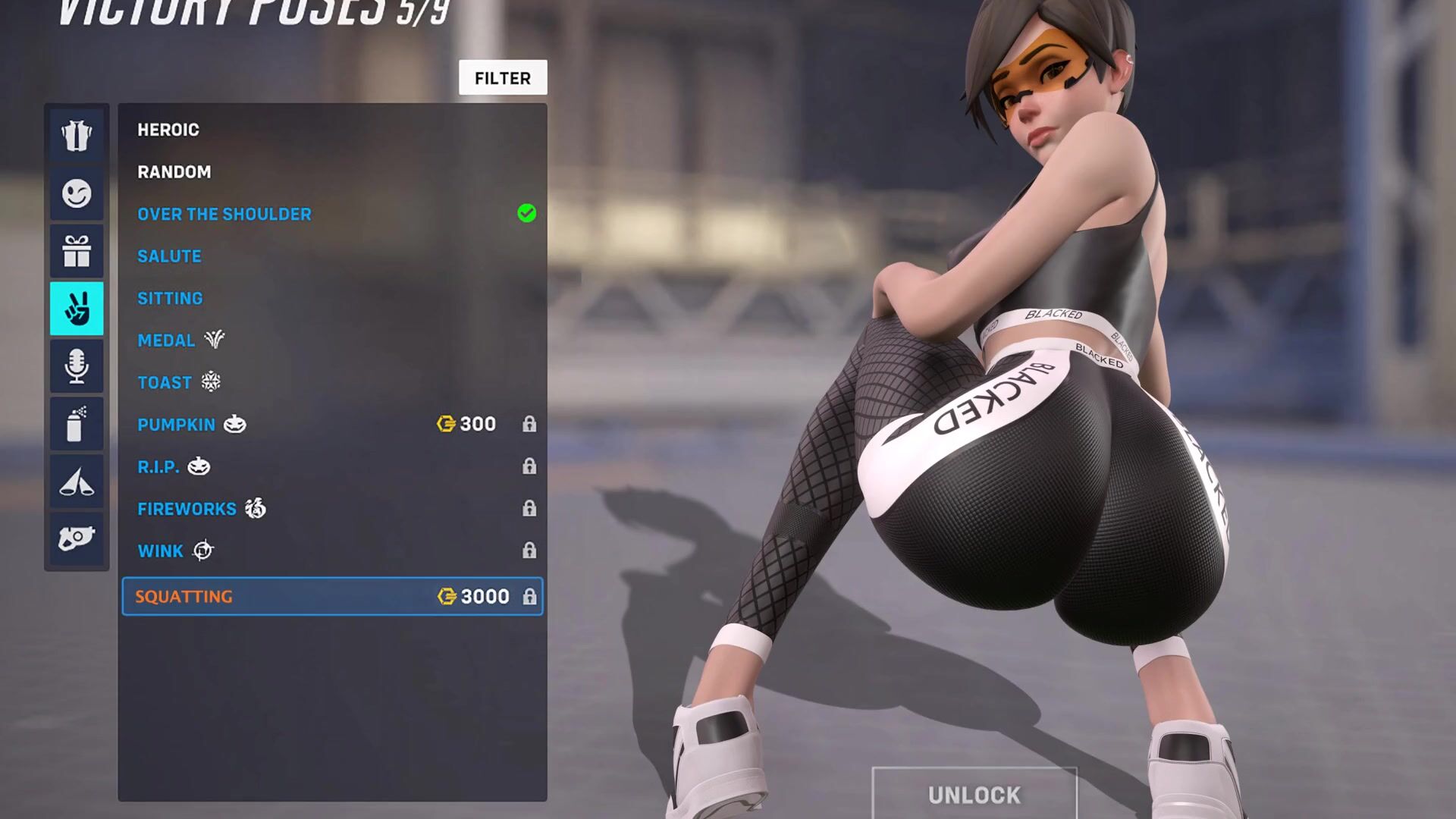Open the Filter button
The width and height of the screenshot is (1456, 819).
502,78
